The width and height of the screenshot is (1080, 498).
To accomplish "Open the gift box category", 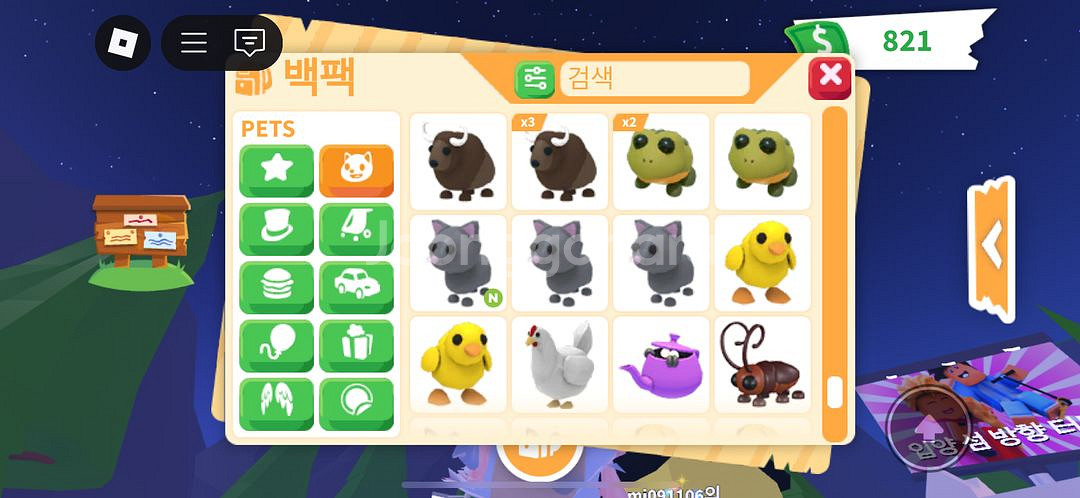I will 356,346.
